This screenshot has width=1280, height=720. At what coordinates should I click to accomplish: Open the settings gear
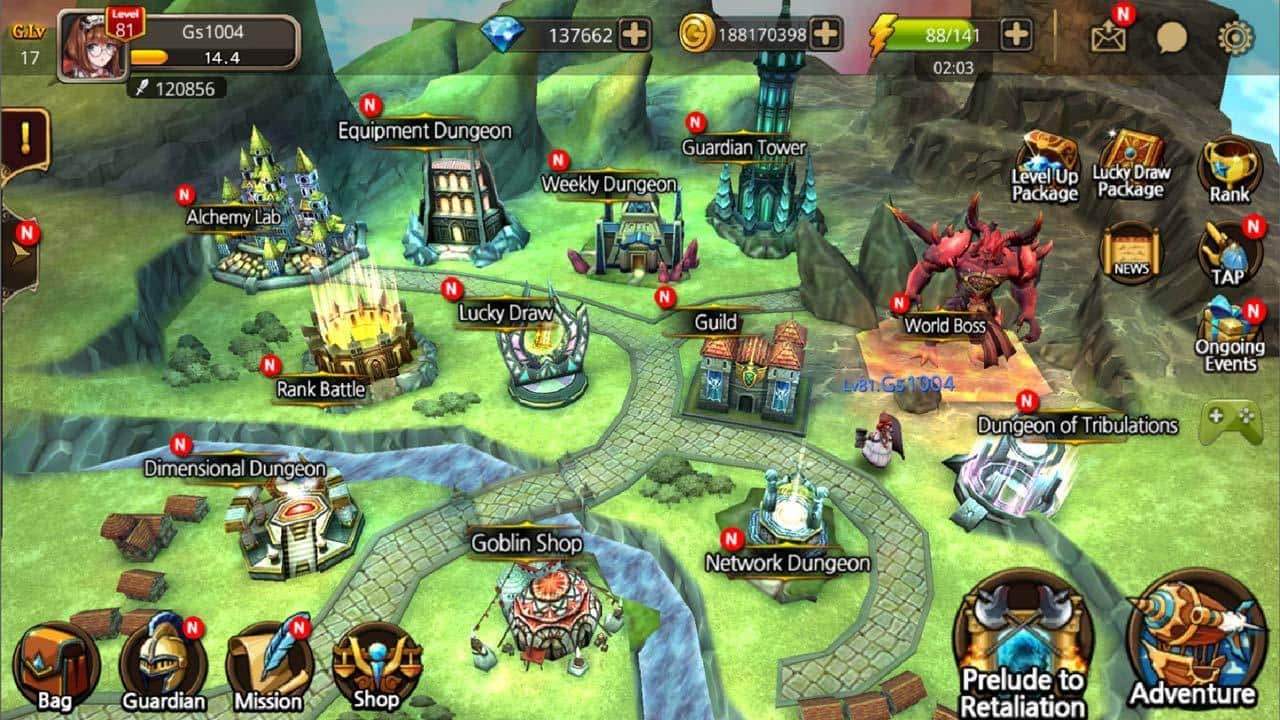[x=1235, y=38]
